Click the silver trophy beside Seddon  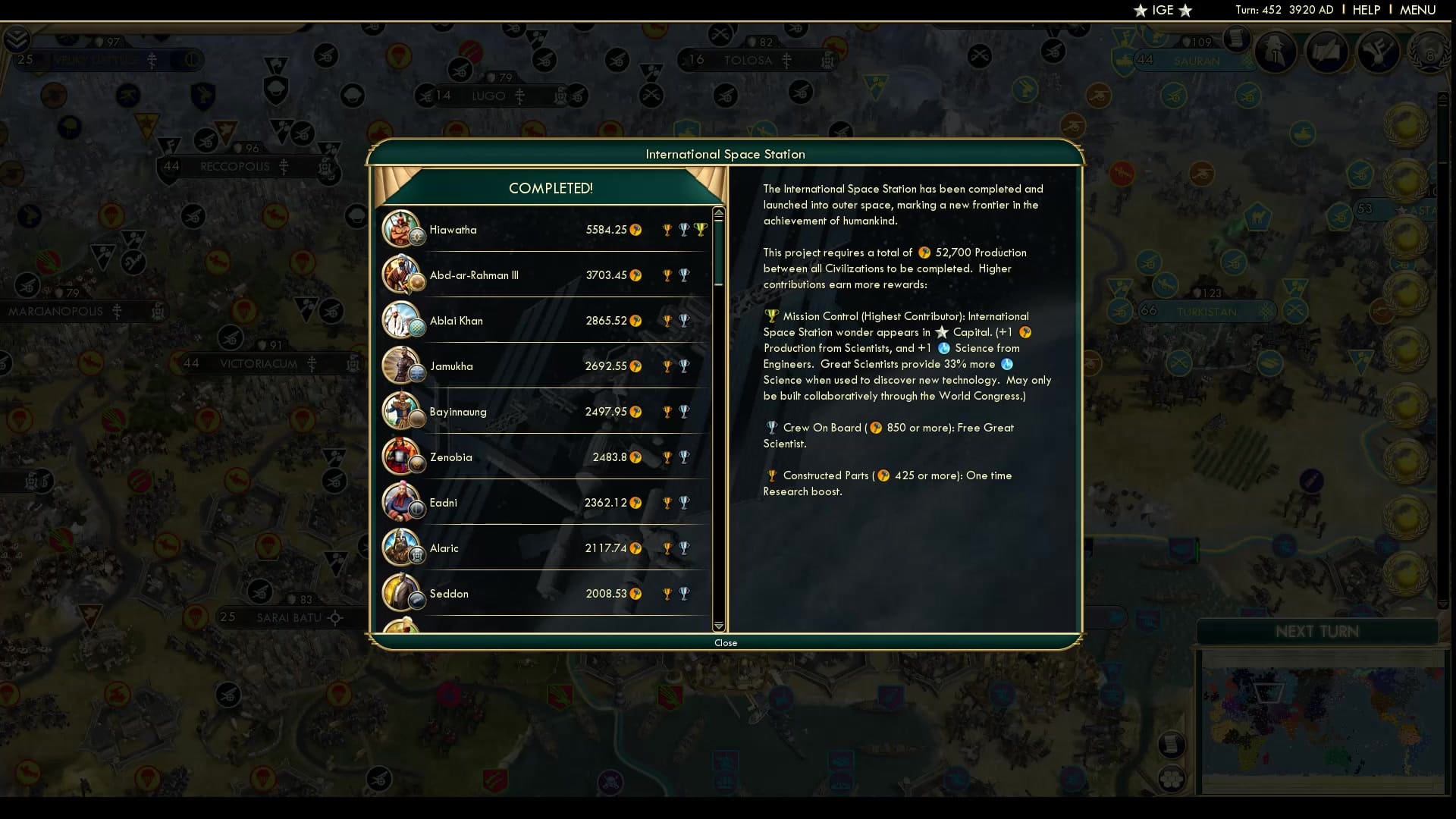pyautogui.click(x=685, y=594)
